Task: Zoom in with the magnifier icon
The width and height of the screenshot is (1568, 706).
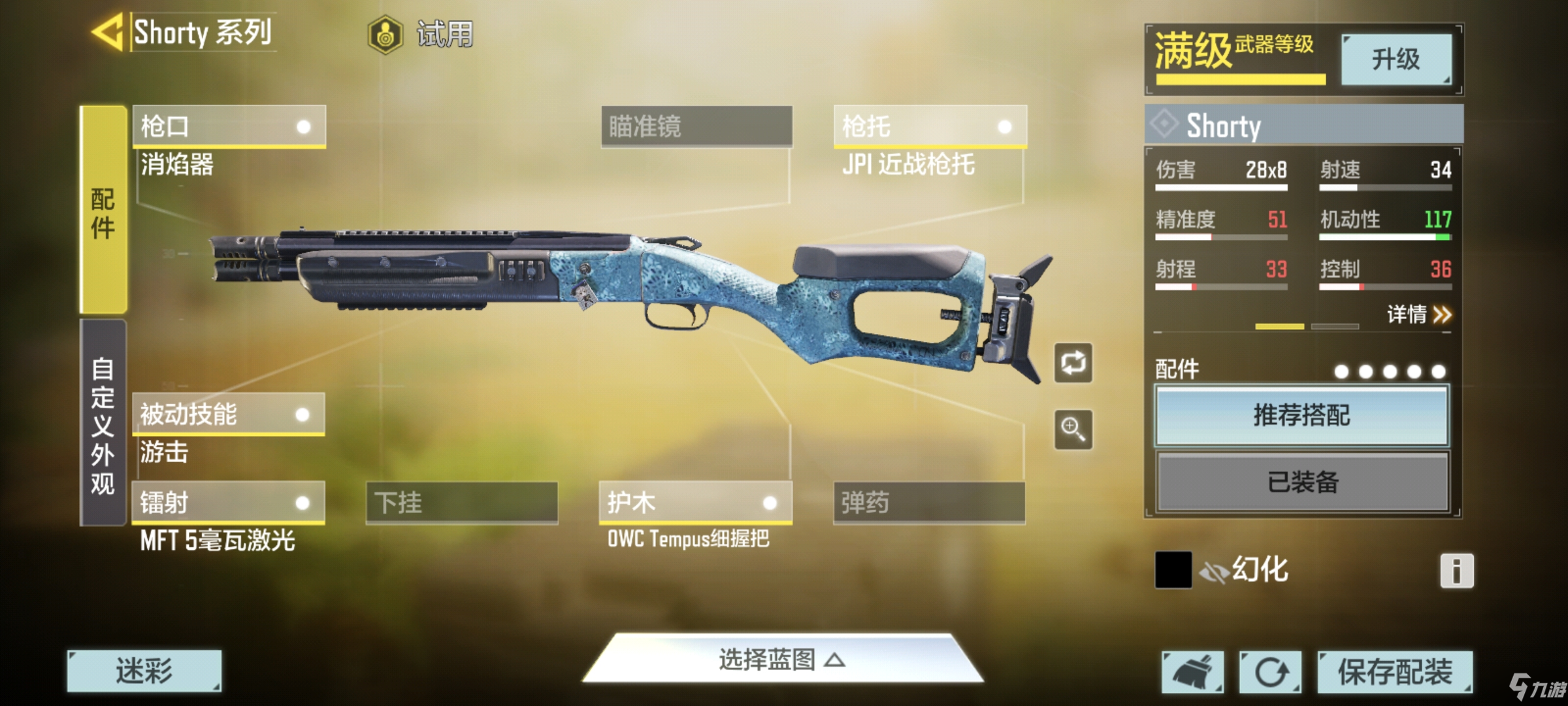Action: (x=1073, y=429)
